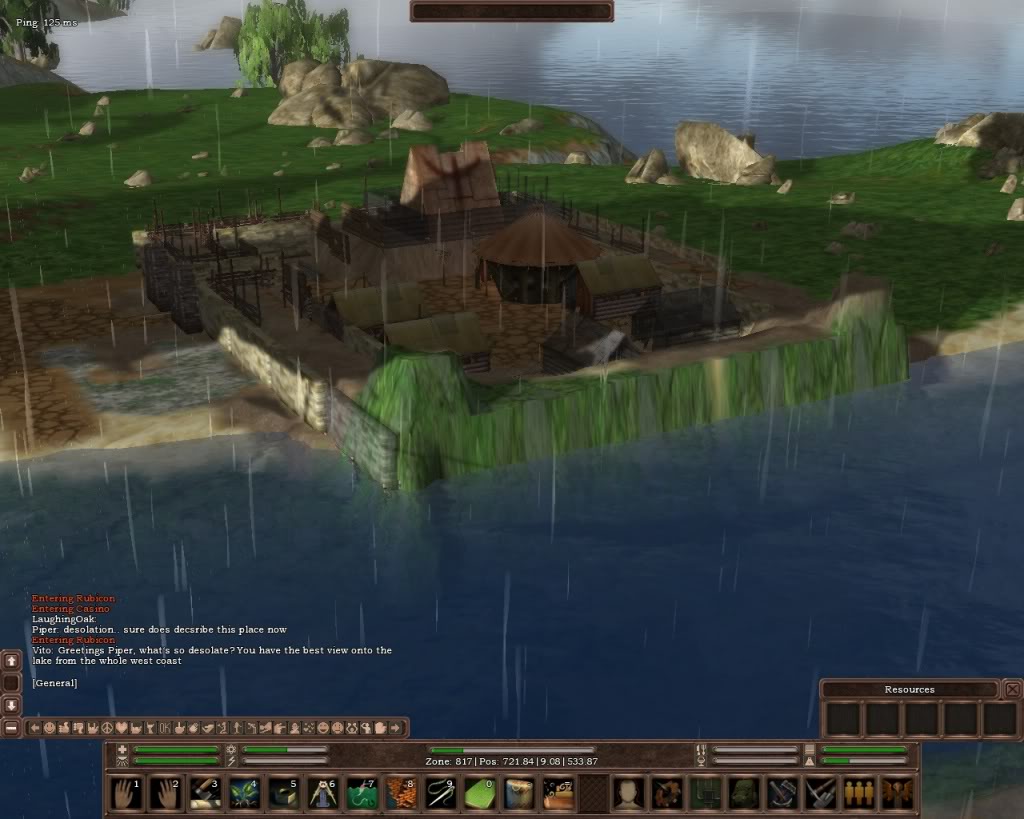Choose the peace sign emote
This screenshot has width=1024, height=819.
coord(107,728)
